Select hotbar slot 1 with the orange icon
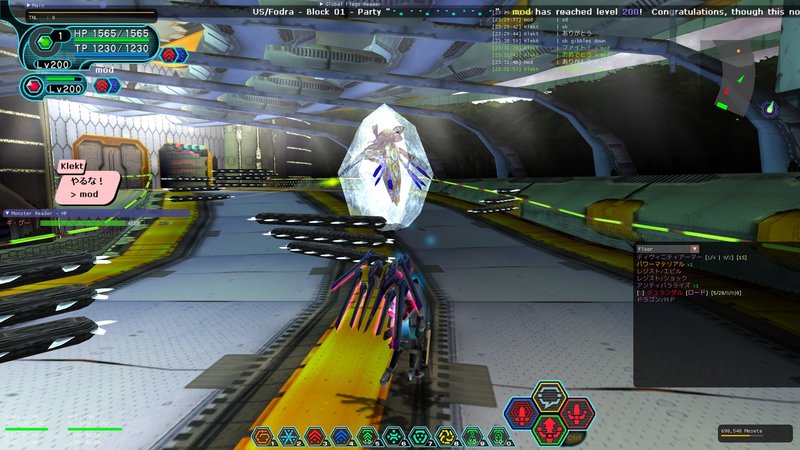 263,436
